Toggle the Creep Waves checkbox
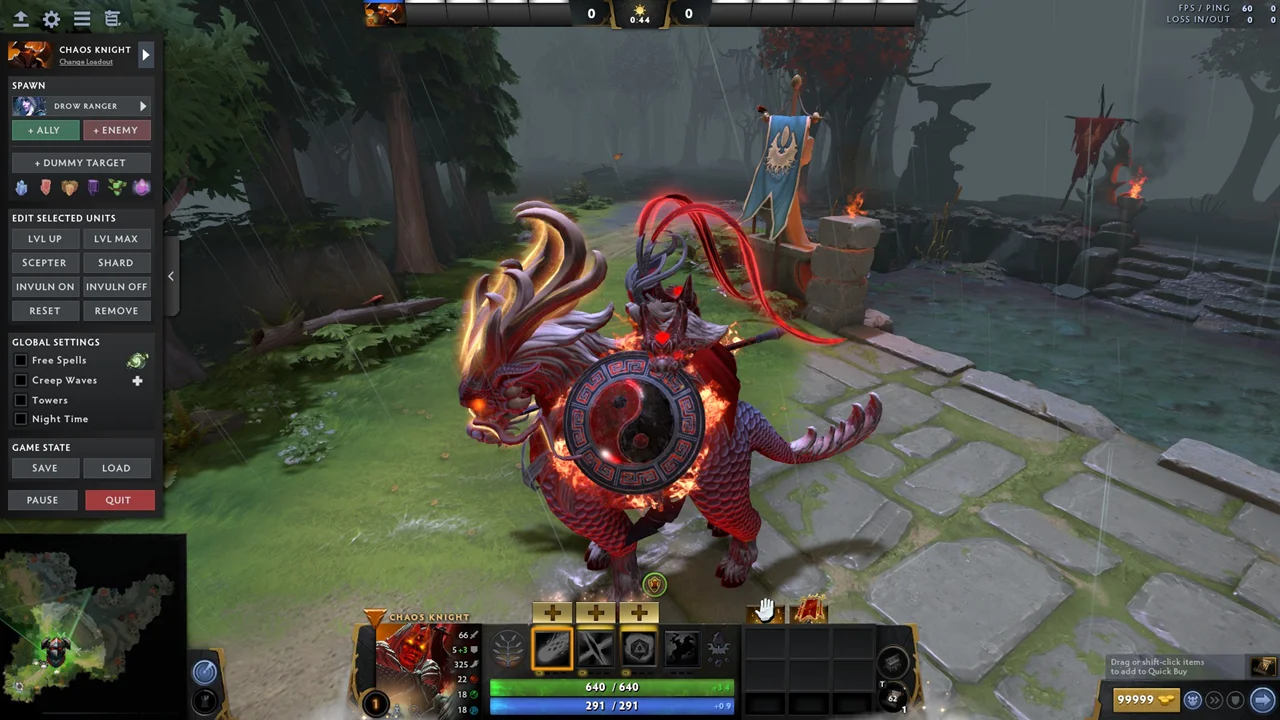 (x=21, y=381)
